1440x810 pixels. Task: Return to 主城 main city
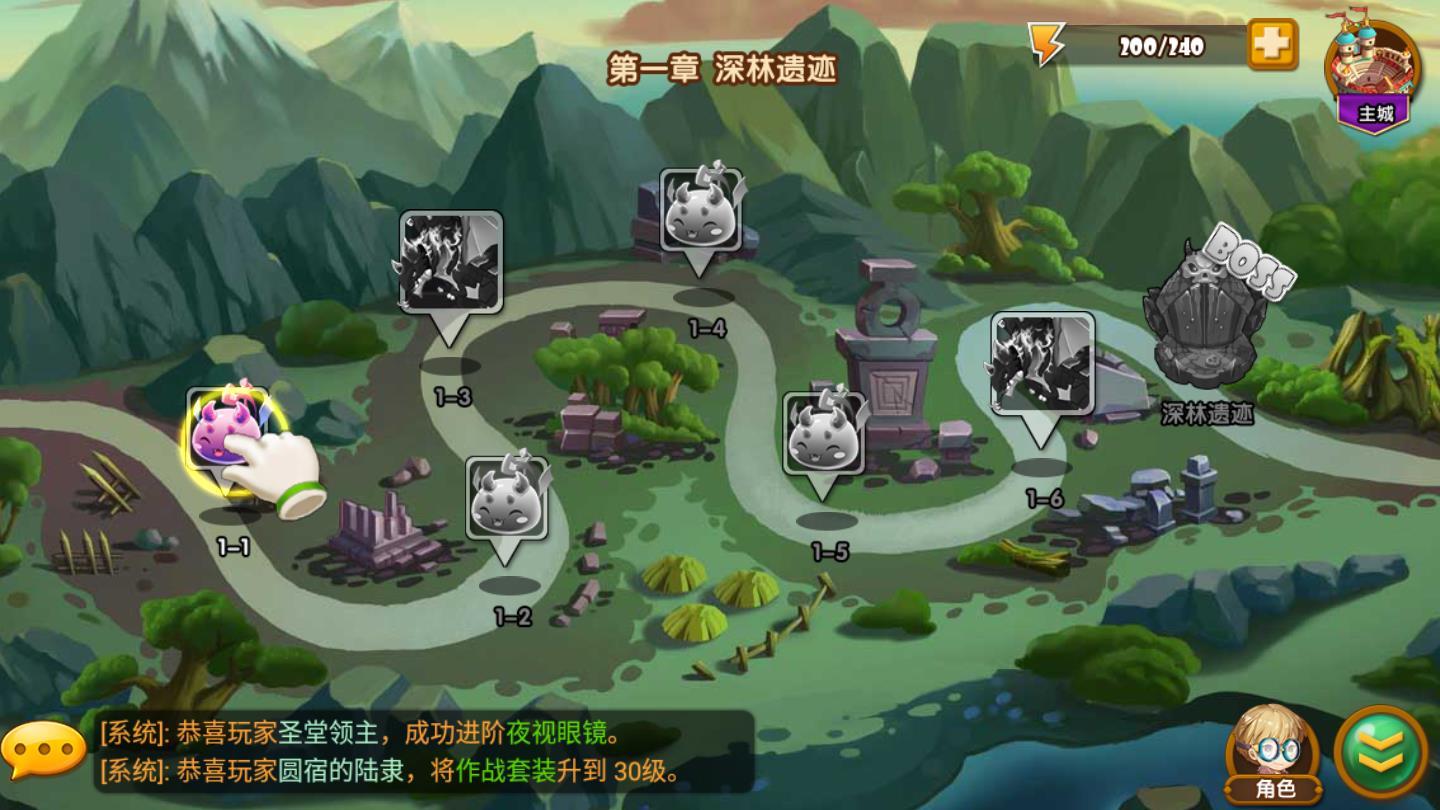coord(1373,73)
